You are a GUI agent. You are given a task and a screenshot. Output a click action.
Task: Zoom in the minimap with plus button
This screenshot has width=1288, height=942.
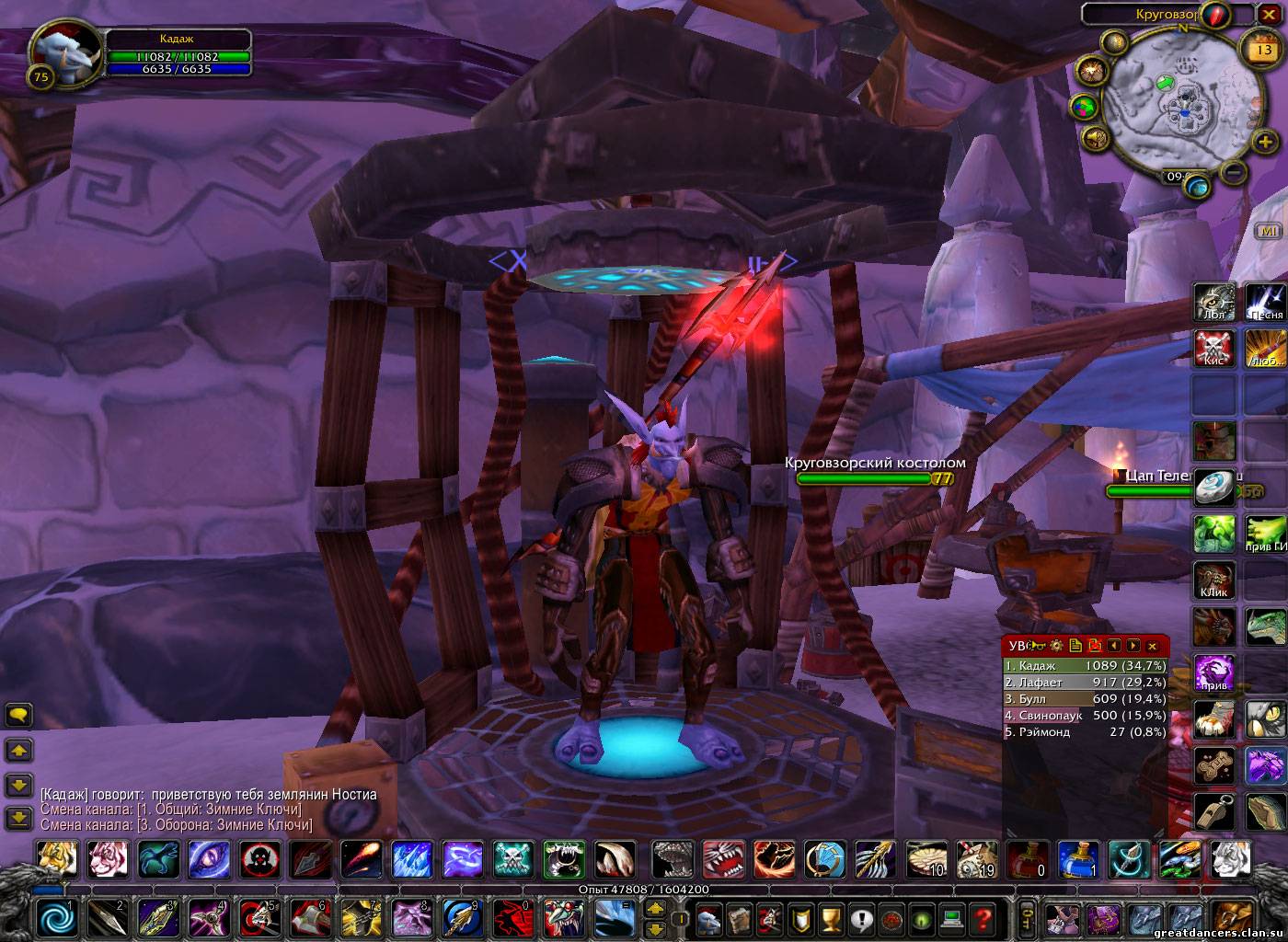tap(1265, 142)
